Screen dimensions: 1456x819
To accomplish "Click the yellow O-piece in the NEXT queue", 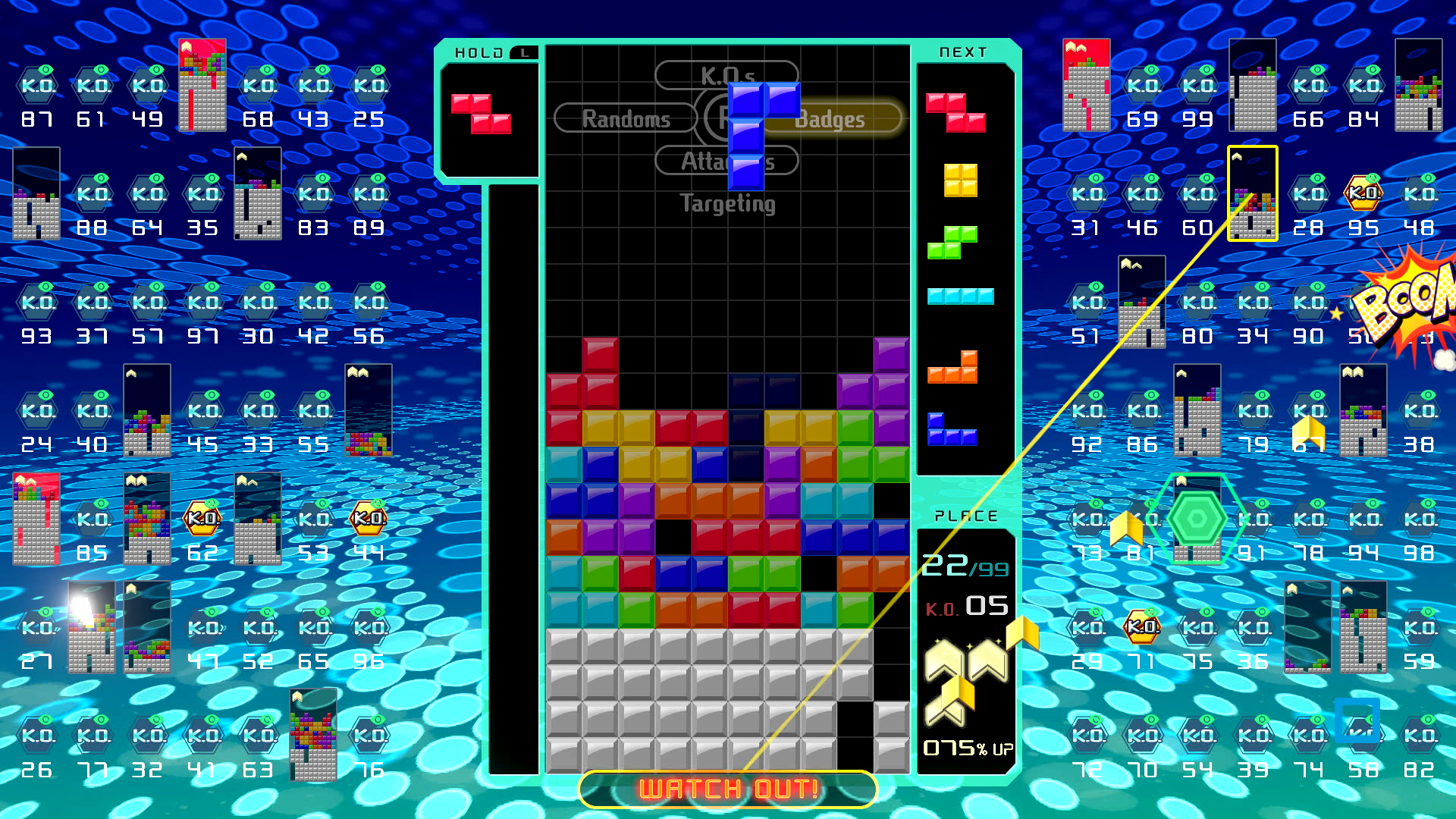I will (x=960, y=180).
